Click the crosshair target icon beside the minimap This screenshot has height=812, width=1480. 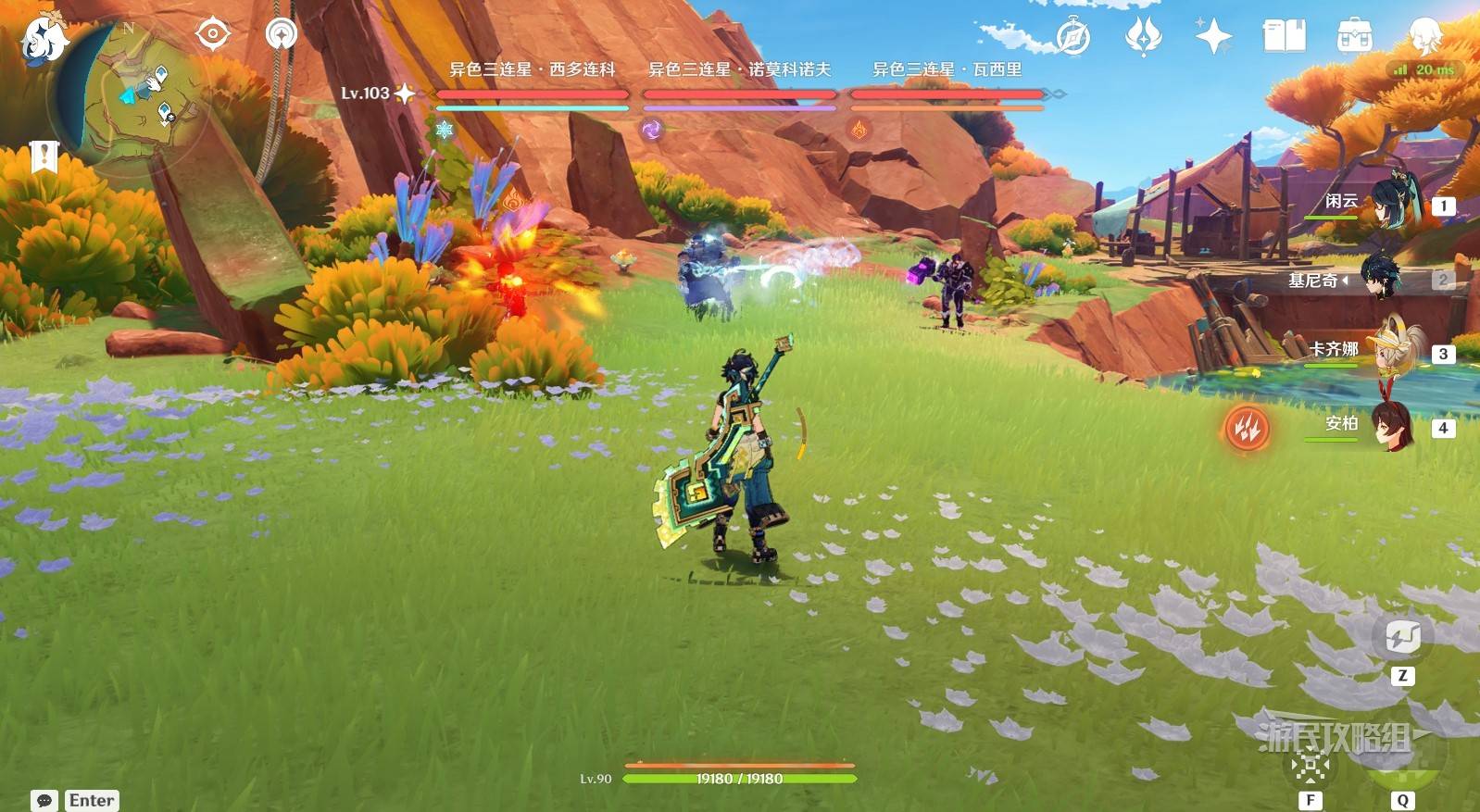213,35
